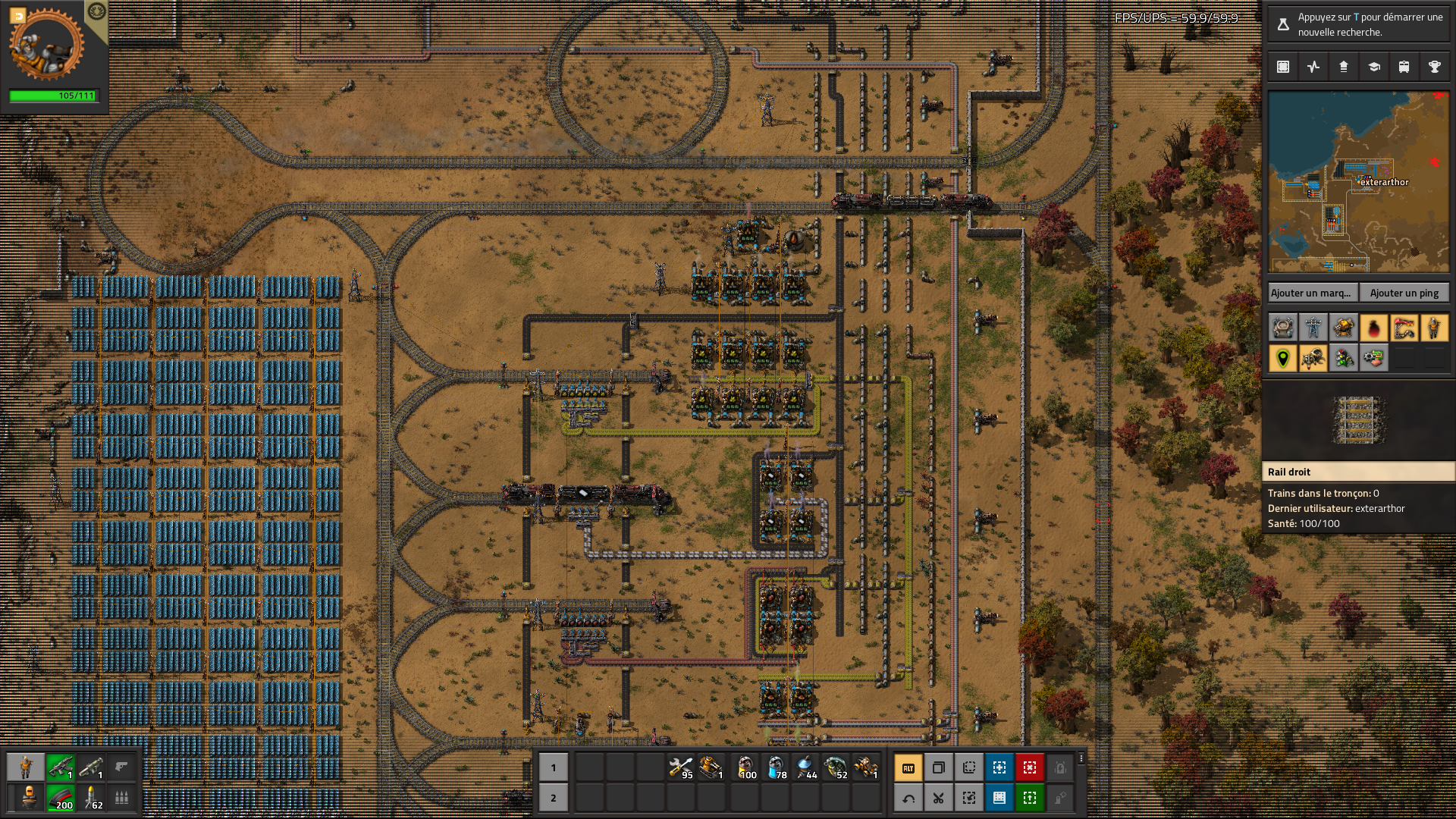Select the rocket launcher weapon slot
This screenshot has width=1456, height=819.
pos(91,767)
